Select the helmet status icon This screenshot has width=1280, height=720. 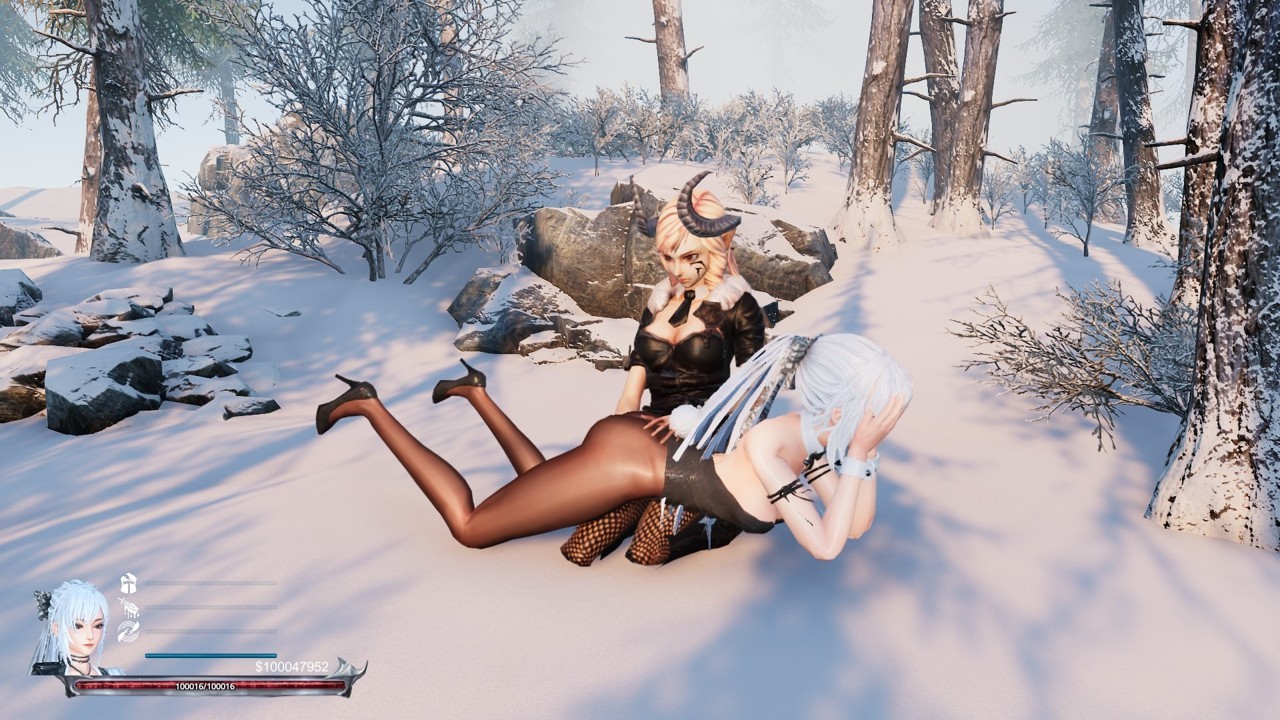[128, 584]
